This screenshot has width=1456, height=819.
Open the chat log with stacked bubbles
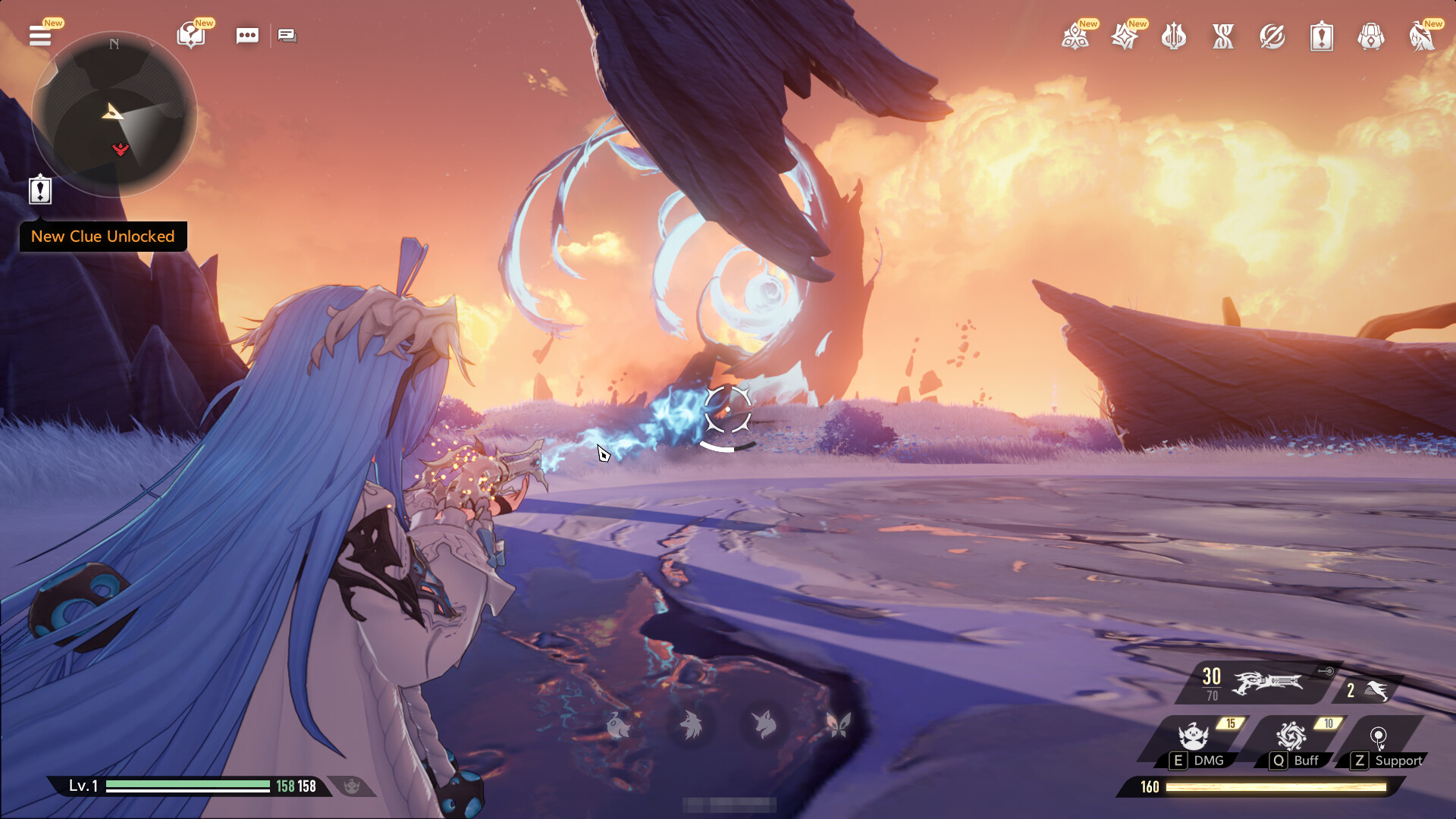(x=287, y=36)
